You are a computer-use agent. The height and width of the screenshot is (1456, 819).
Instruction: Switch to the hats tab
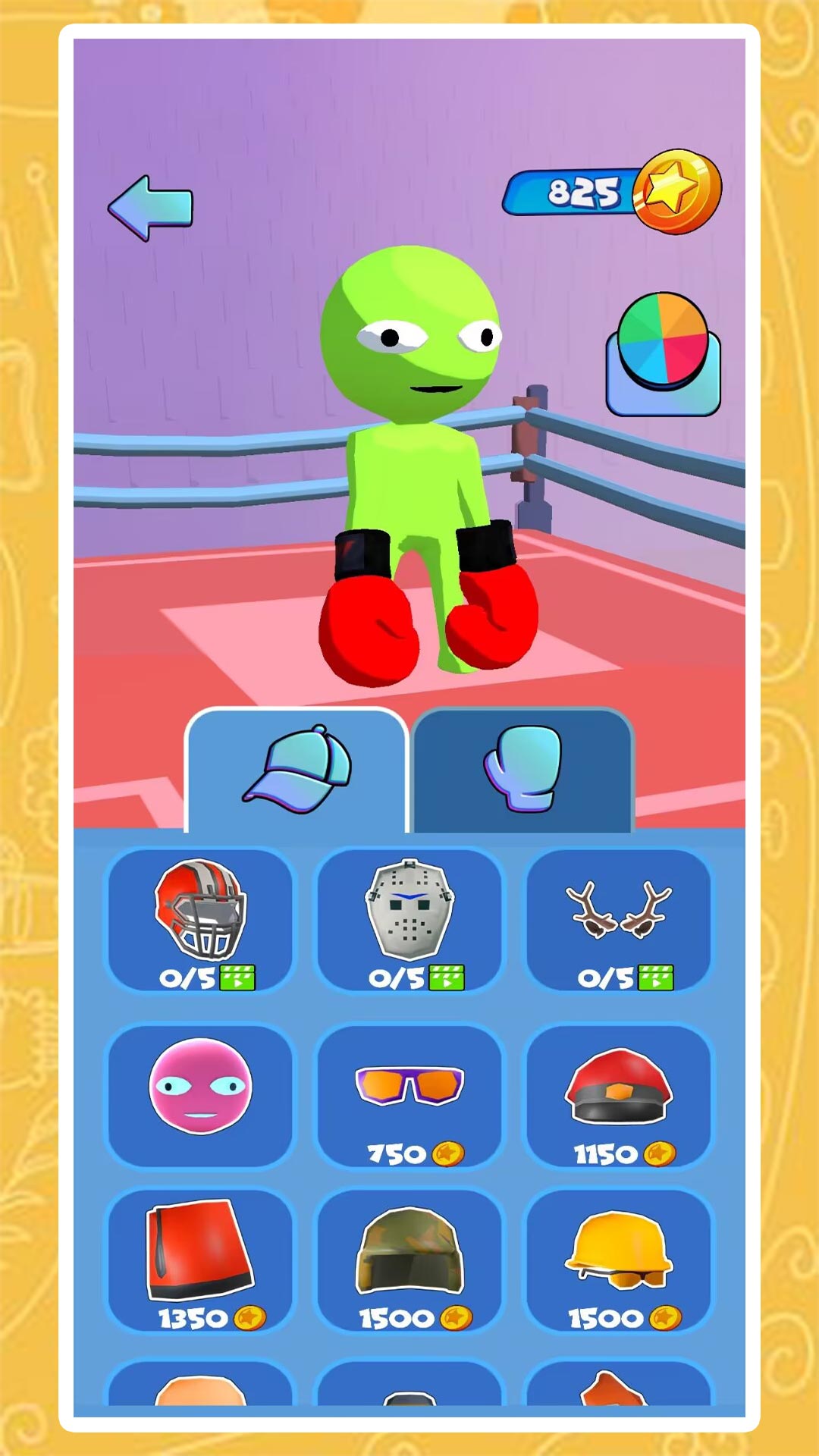click(x=297, y=770)
